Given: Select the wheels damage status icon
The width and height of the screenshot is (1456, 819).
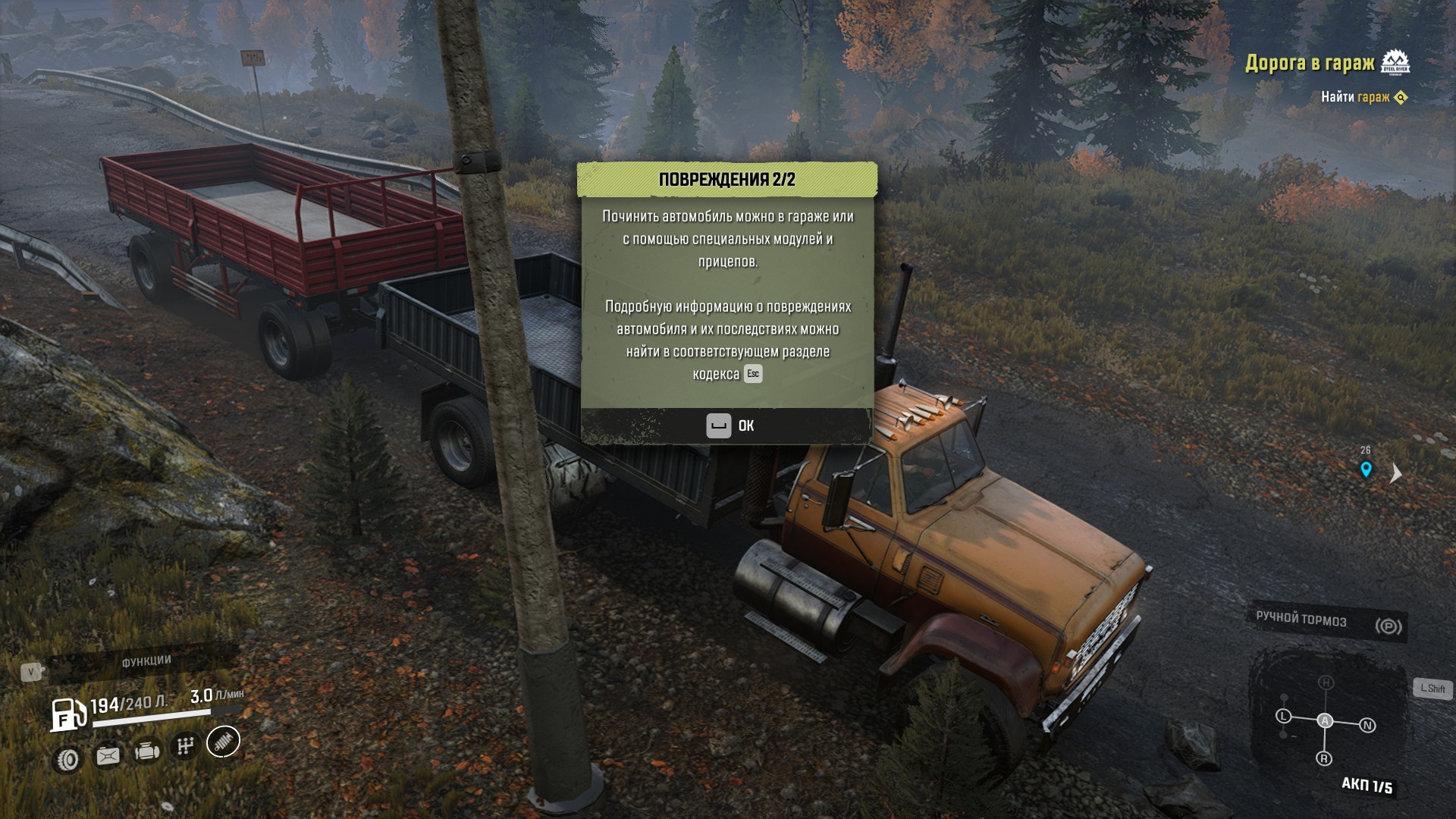Looking at the screenshot, I should pyautogui.click(x=68, y=759).
